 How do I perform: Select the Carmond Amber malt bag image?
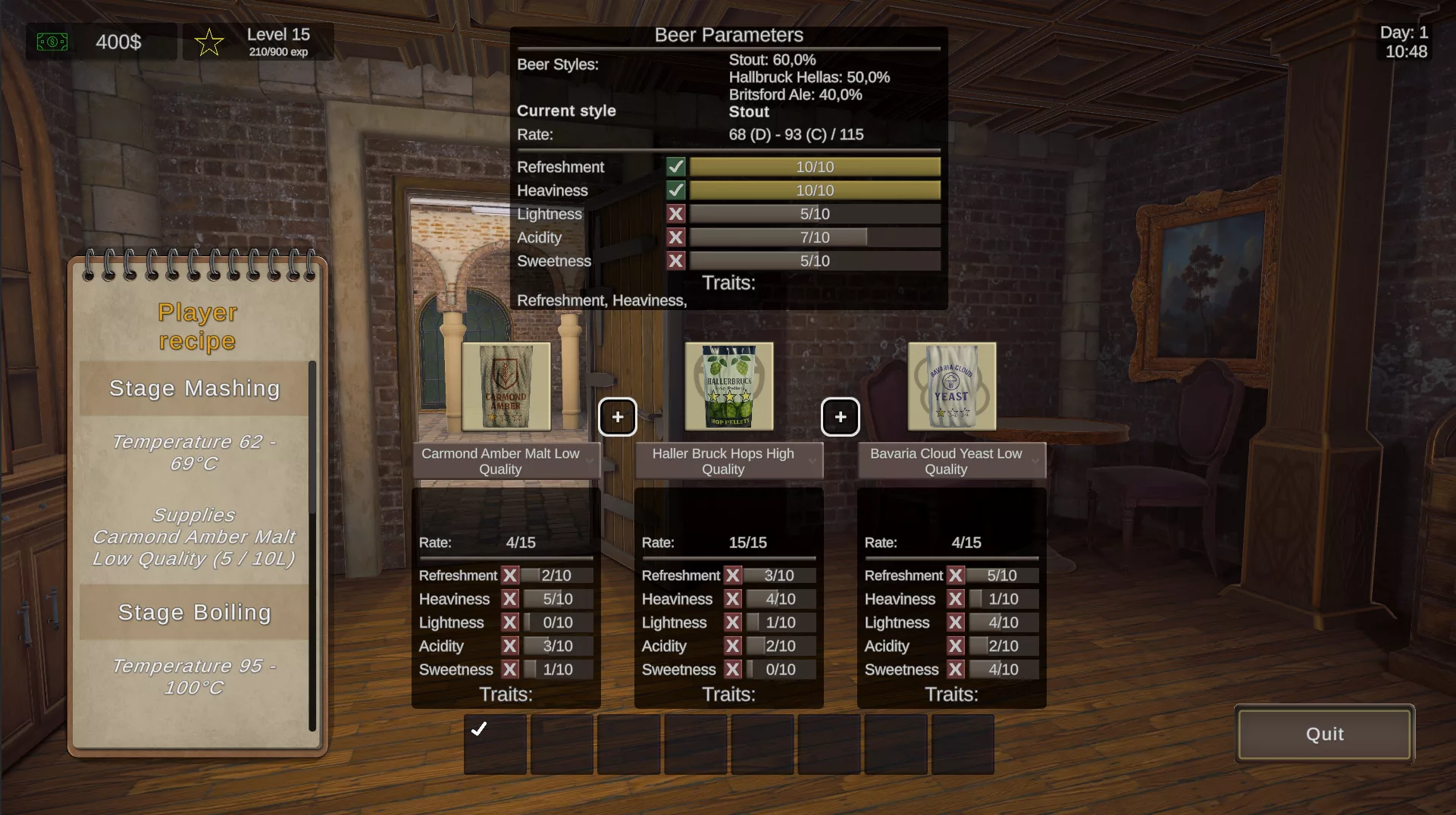506,386
